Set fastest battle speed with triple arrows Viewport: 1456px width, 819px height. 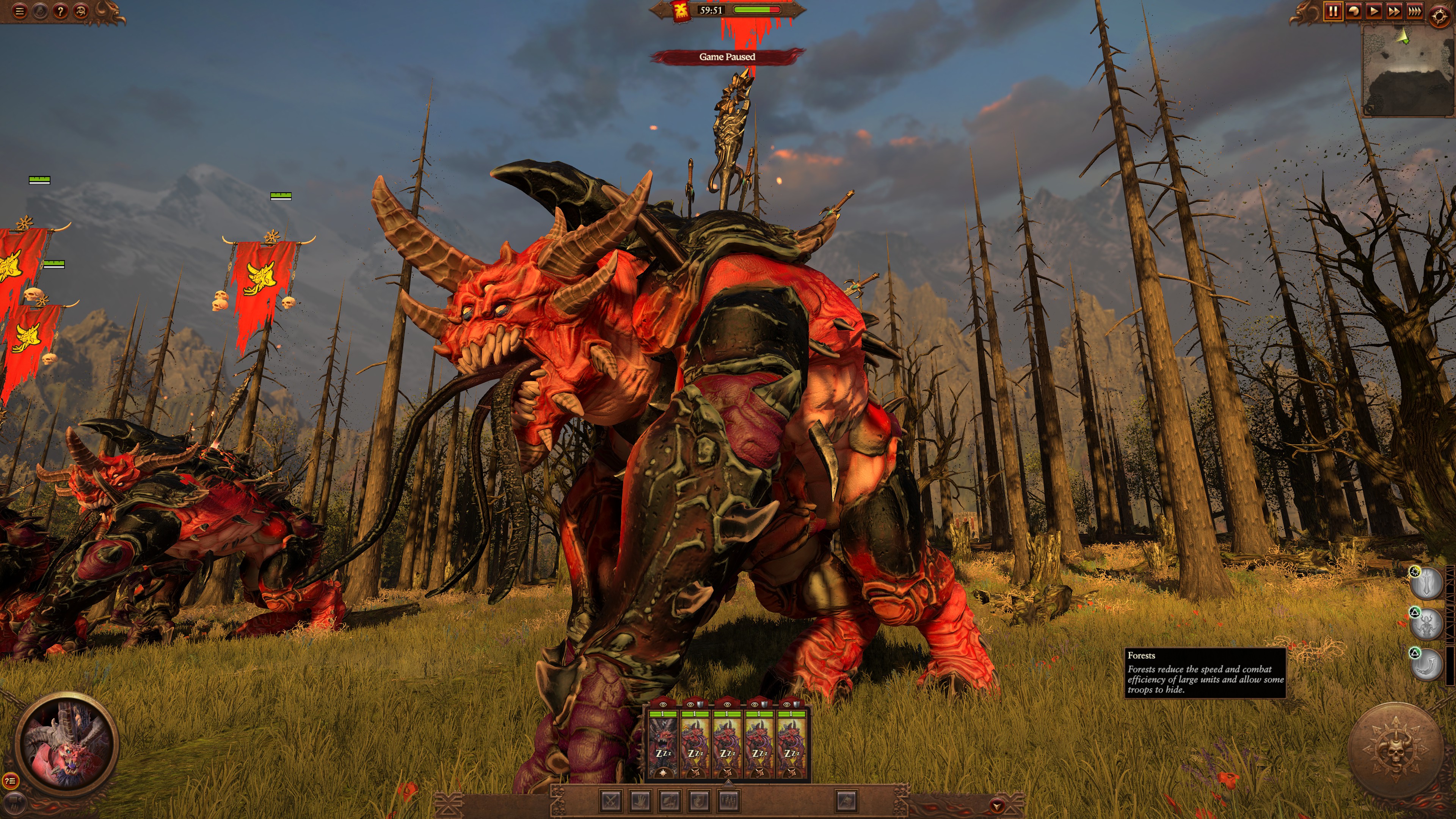point(1415,11)
